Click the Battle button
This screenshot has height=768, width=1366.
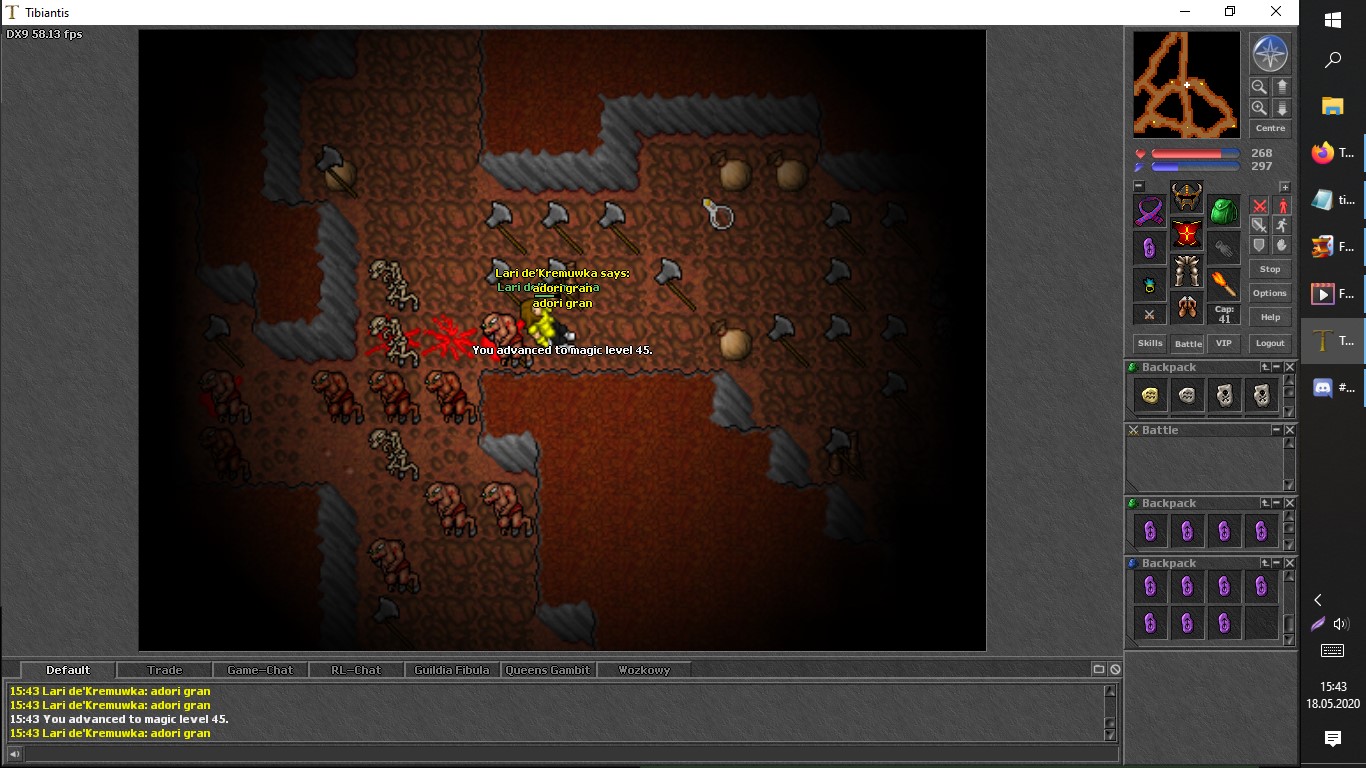pos(1188,343)
